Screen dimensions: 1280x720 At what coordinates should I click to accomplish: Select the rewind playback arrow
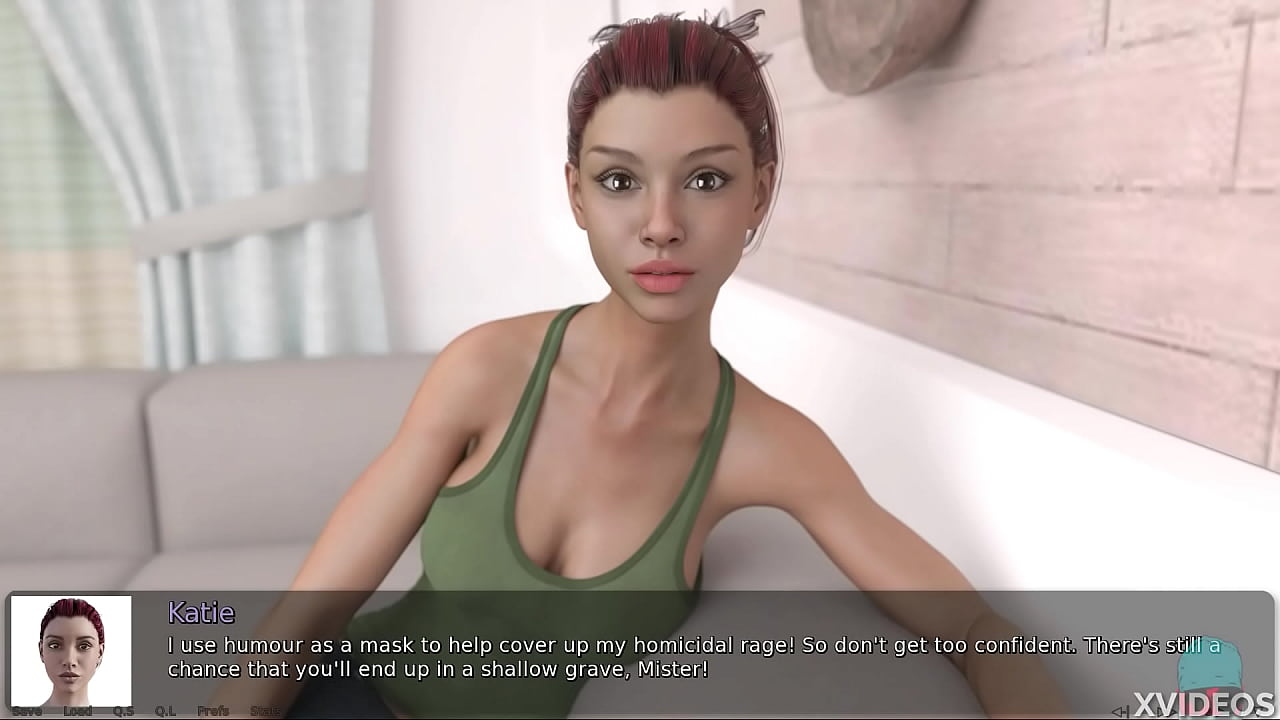click(1120, 710)
